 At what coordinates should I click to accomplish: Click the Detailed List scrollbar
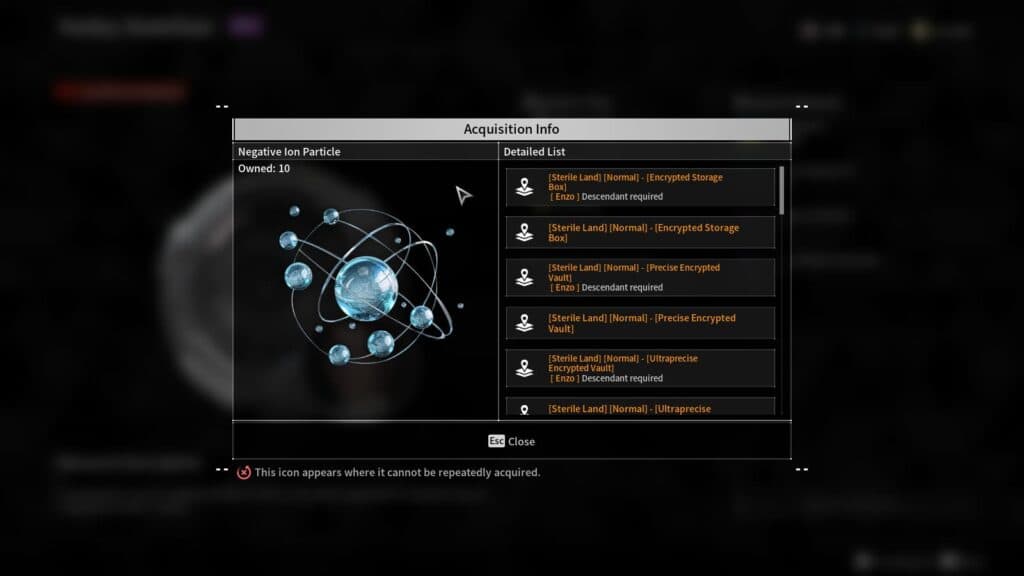click(782, 190)
